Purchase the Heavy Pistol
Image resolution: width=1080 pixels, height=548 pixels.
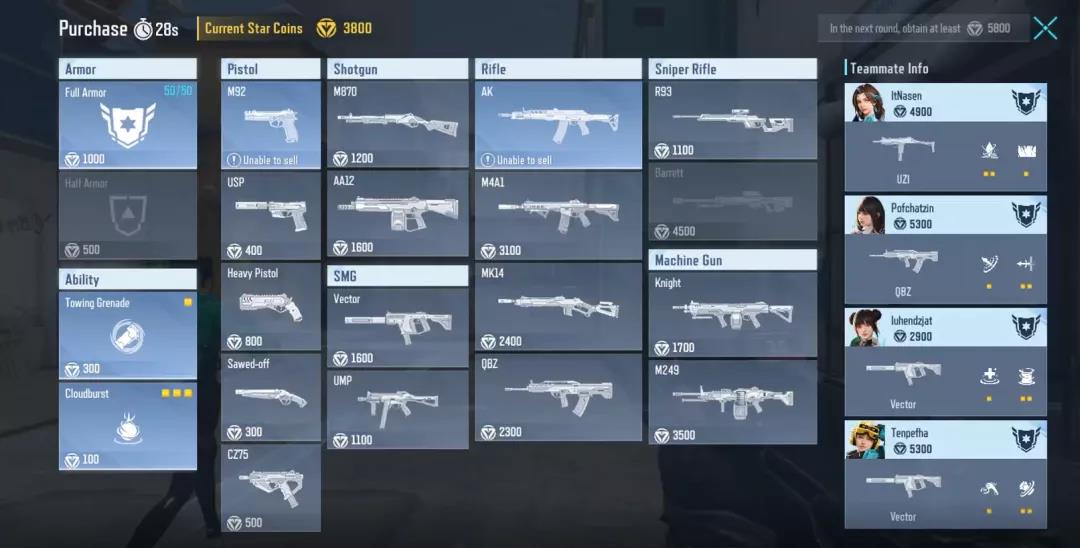pyautogui.click(x=271, y=306)
